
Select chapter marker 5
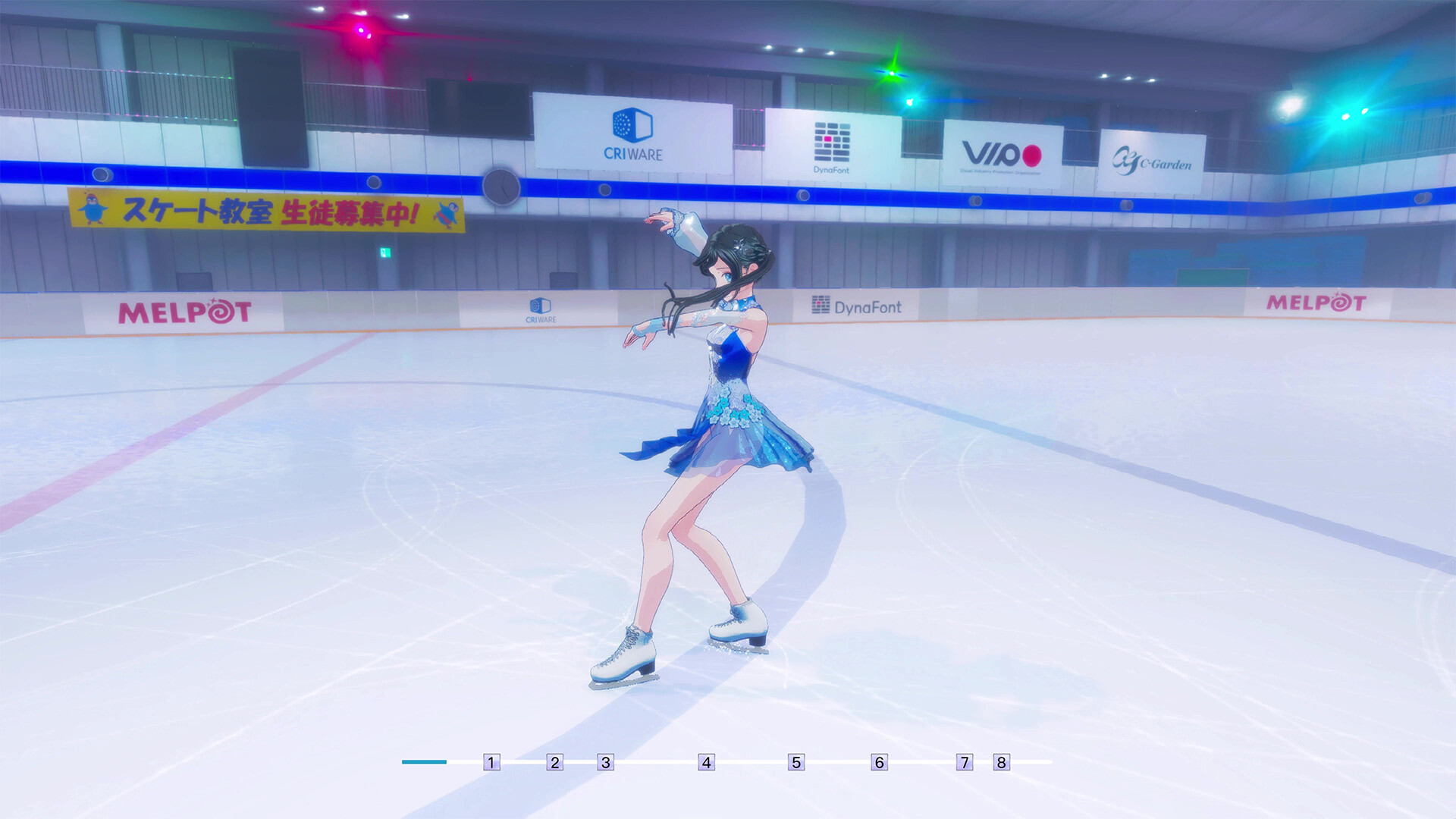[x=795, y=762]
